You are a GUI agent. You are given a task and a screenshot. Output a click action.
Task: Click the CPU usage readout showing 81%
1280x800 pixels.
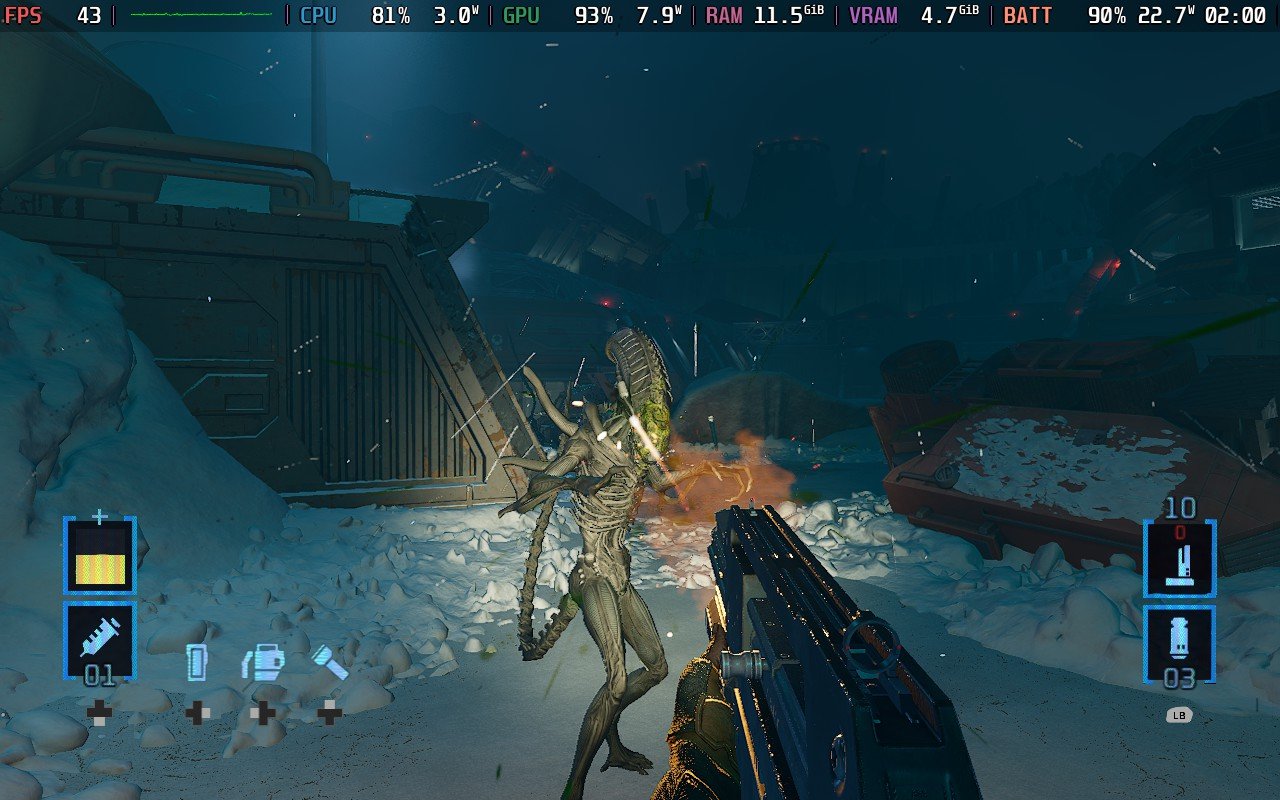tap(392, 15)
